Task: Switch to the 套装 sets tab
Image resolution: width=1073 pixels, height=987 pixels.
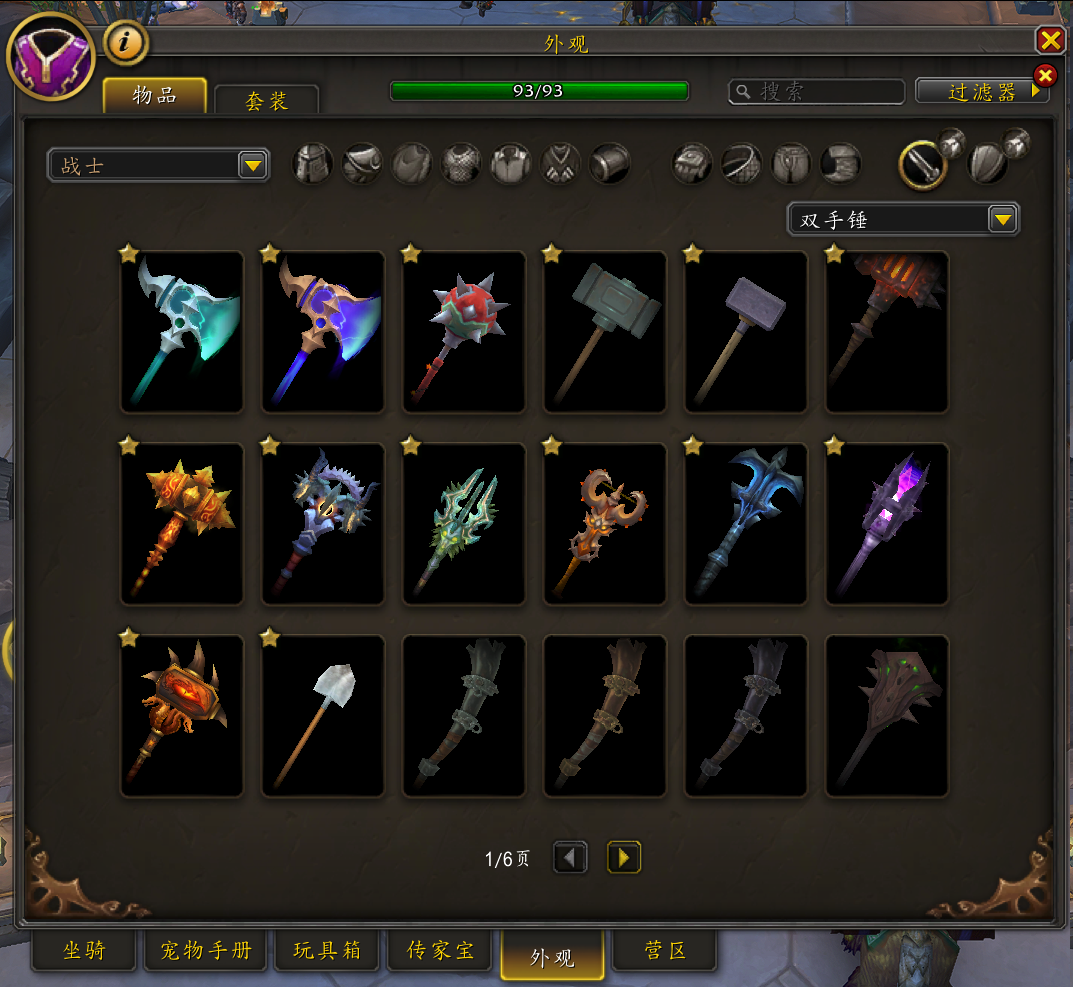Action: click(x=266, y=101)
